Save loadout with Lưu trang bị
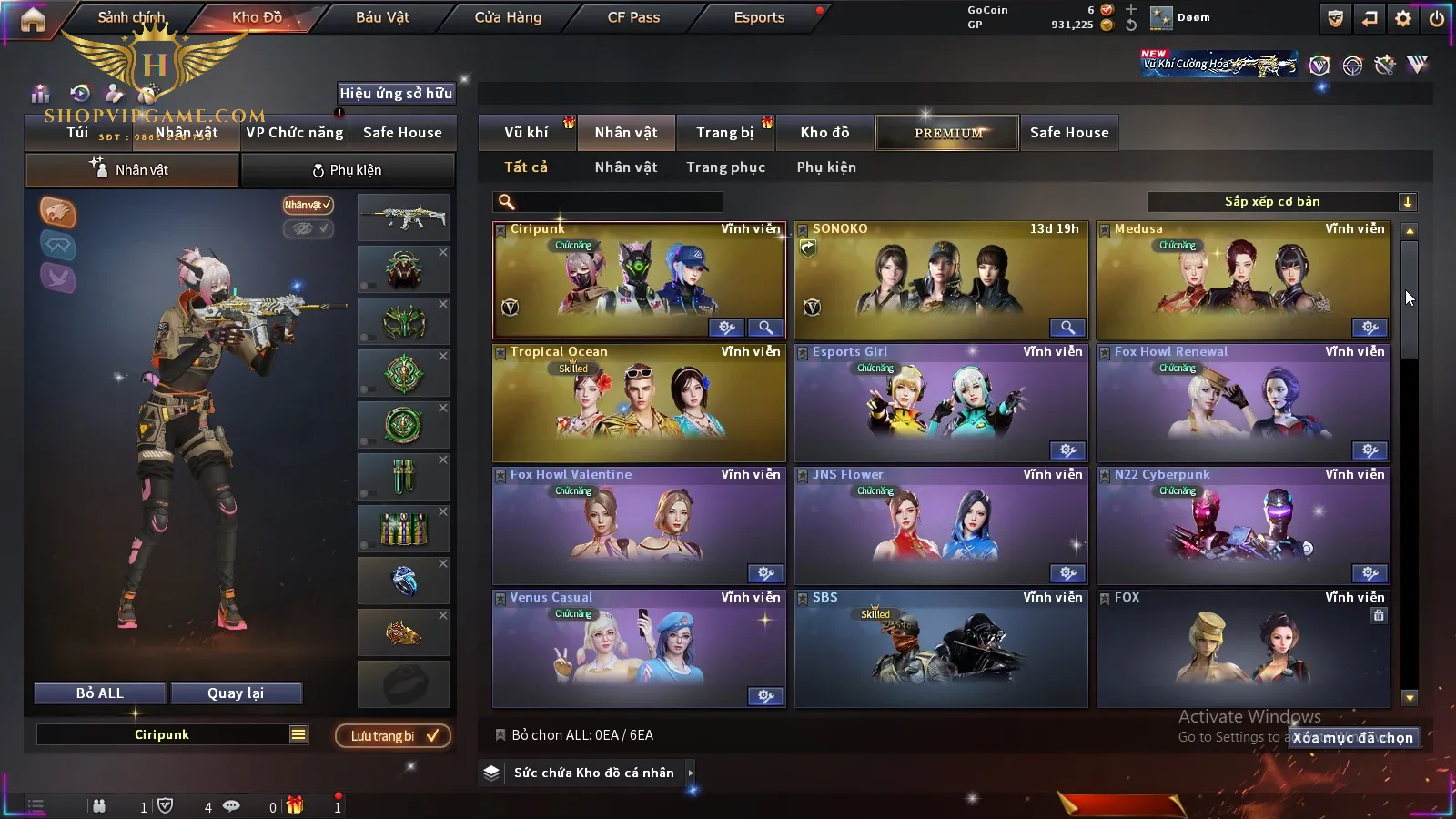Image resolution: width=1456 pixels, height=819 pixels. [393, 736]
